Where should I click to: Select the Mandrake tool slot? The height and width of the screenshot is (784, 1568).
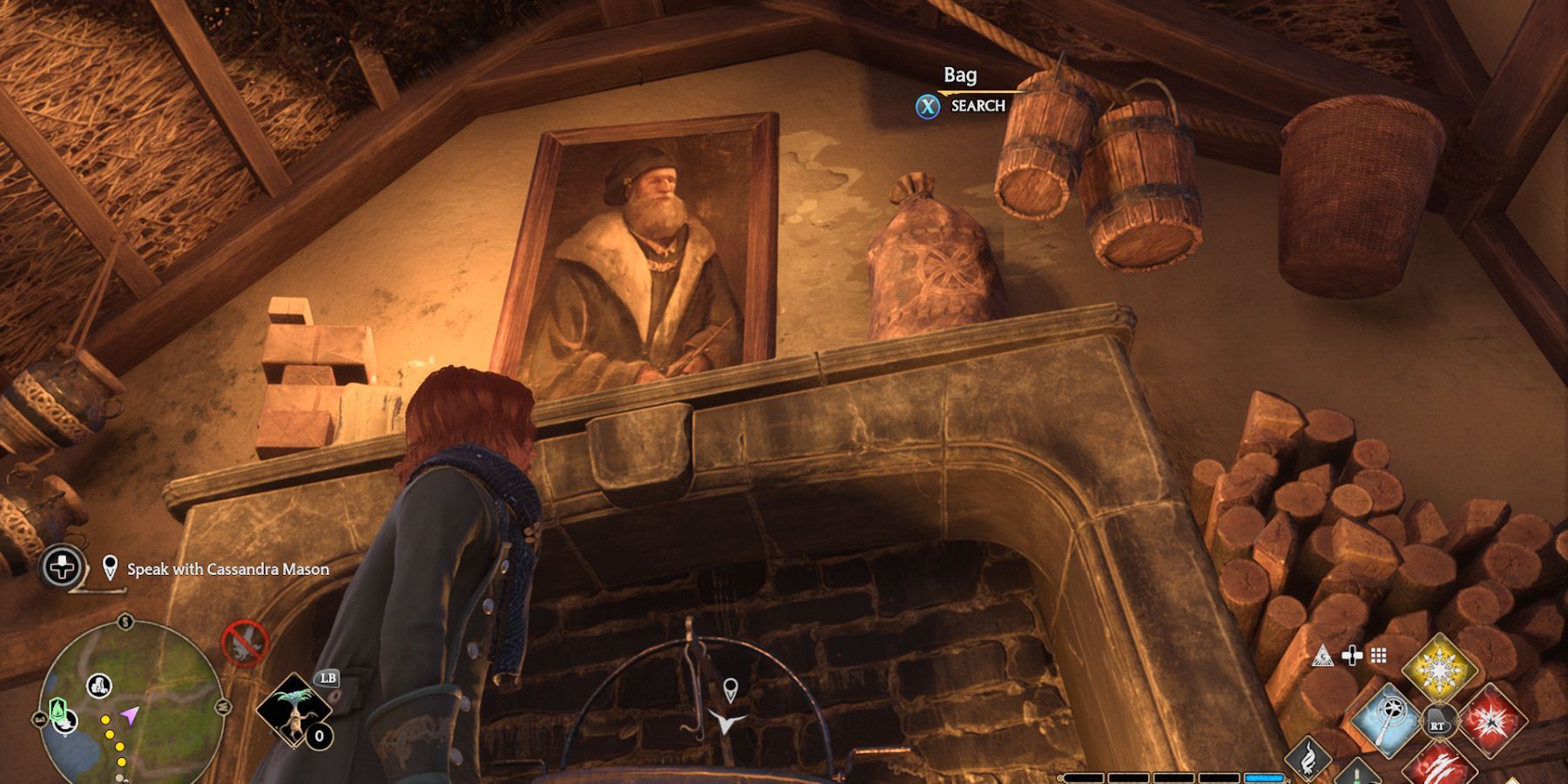[x=294, y=710]
